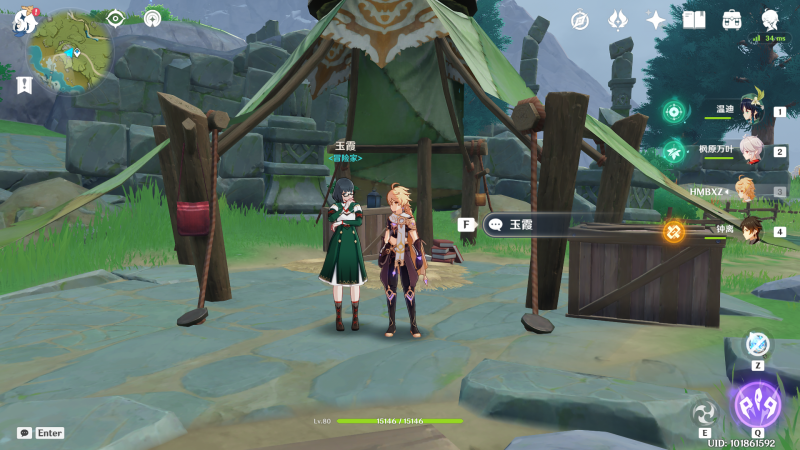Open the Adventurer Handbook book icon

[694, 20]
